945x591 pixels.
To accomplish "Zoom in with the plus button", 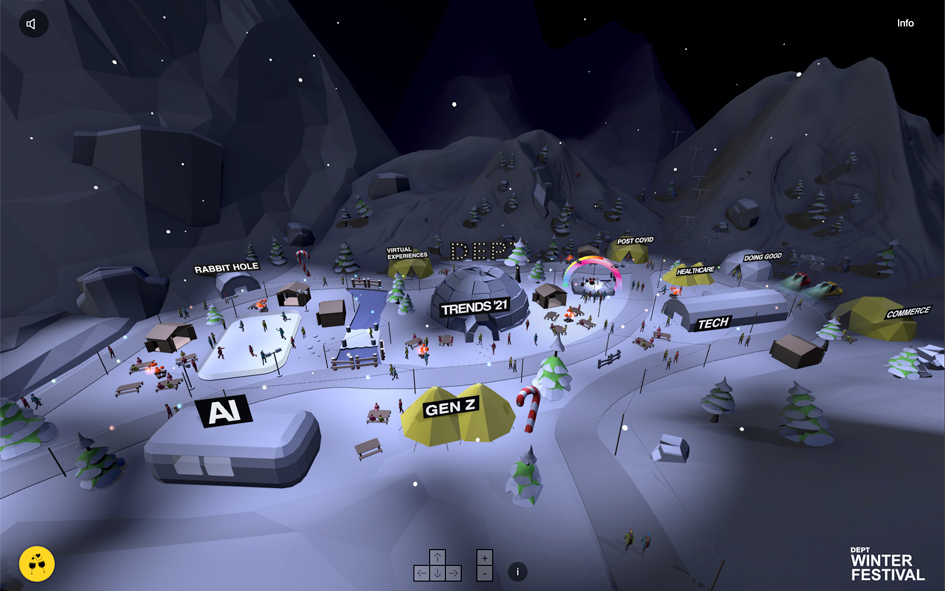I will [485, 557].
